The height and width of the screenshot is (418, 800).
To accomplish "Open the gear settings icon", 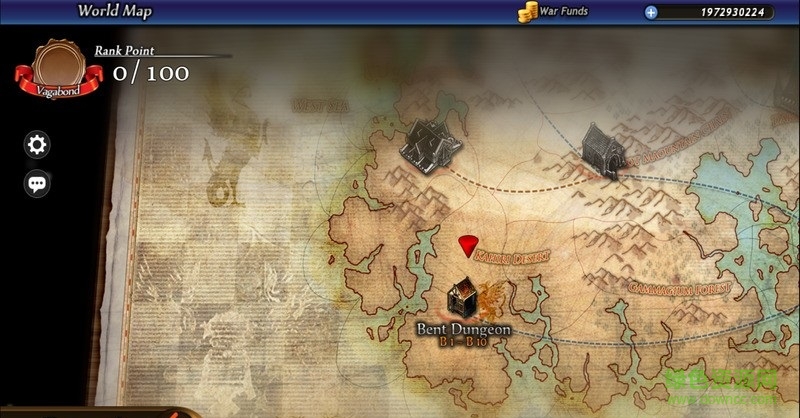I will pyautogui.click(x=37, y=145).
